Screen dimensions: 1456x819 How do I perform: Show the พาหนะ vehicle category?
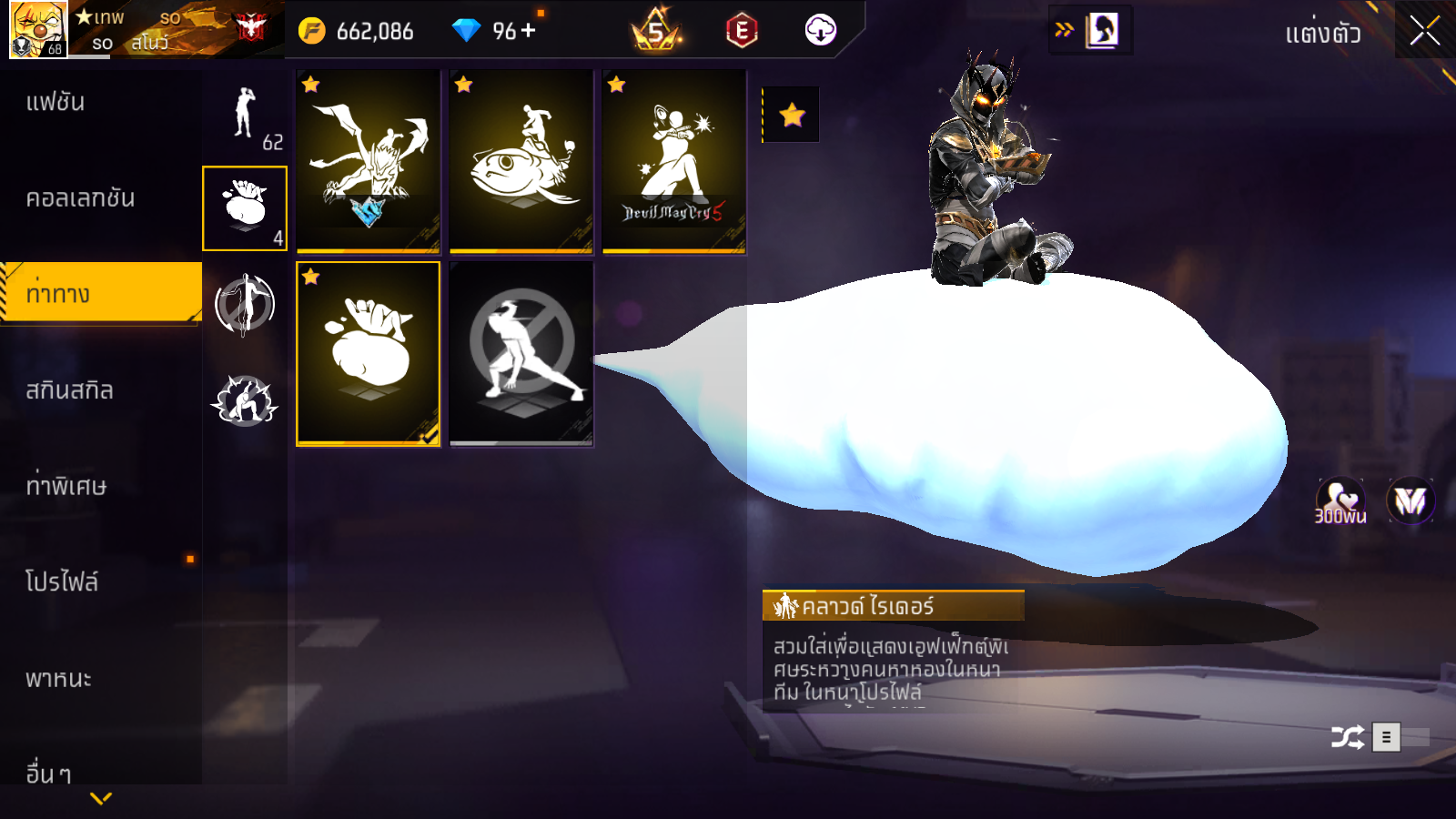click(x=58, y=679)
